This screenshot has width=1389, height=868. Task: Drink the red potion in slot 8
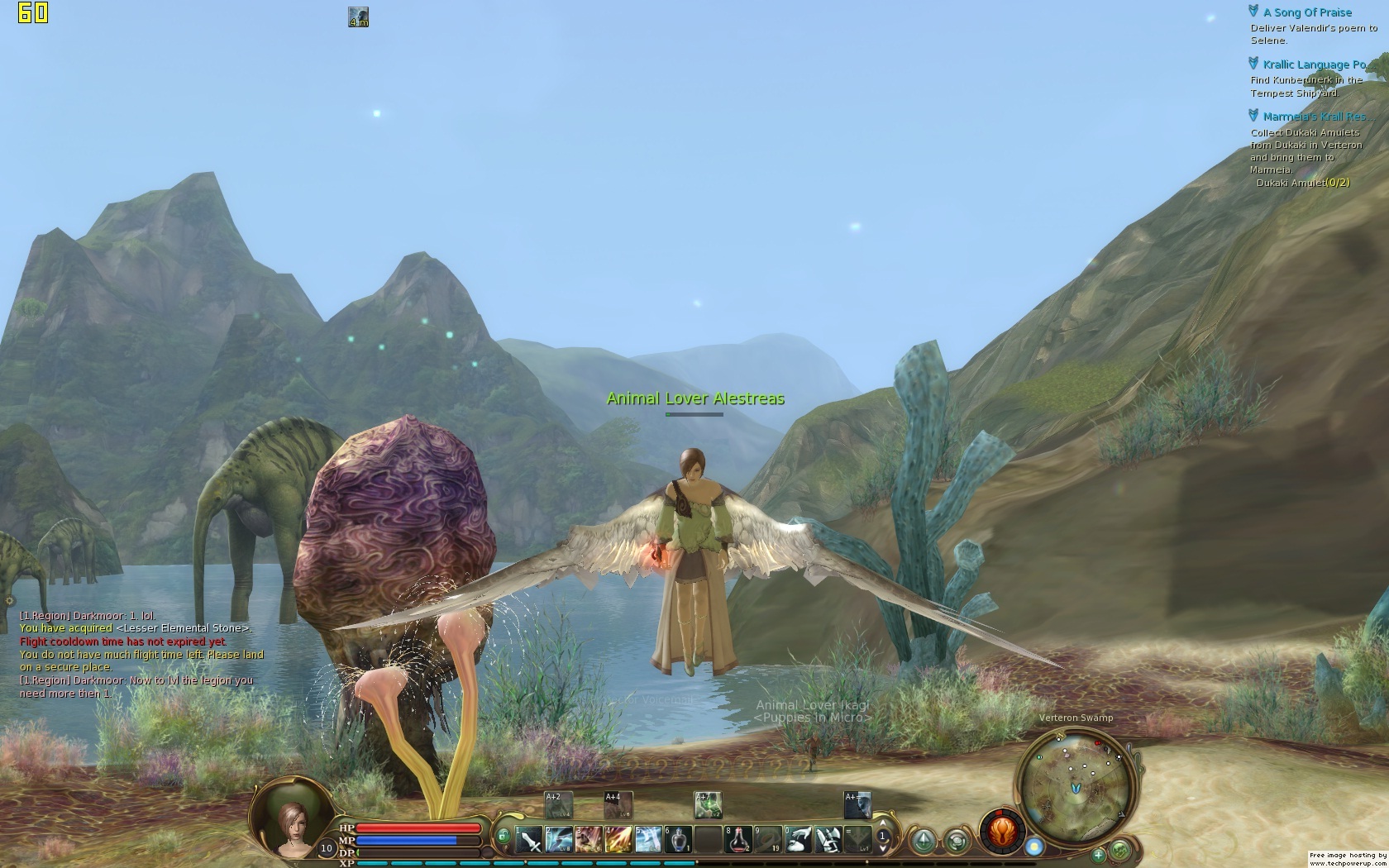(x=738, y=839)
